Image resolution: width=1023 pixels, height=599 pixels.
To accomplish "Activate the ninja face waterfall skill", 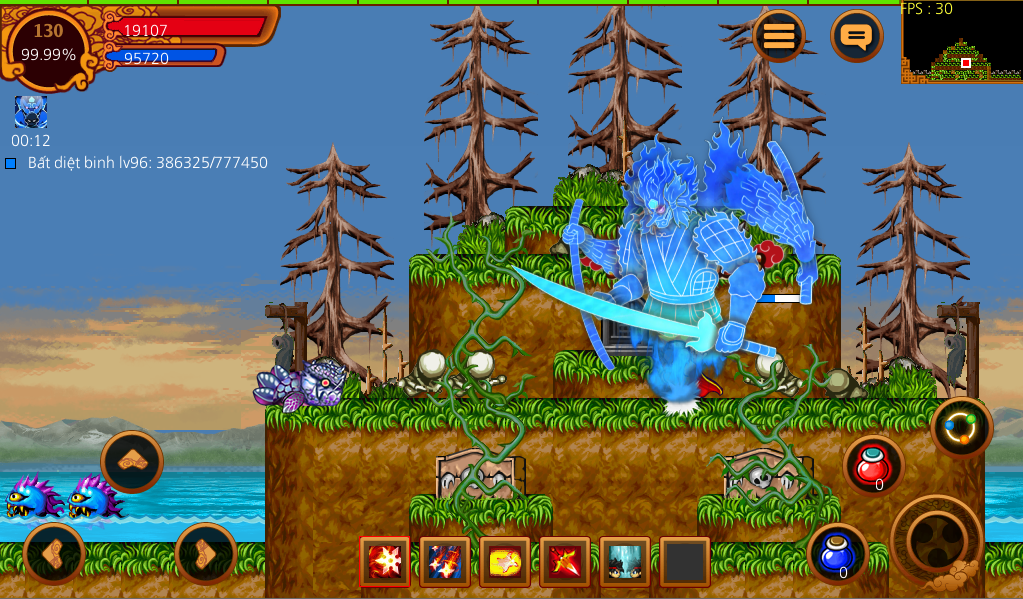I will click(x=625, y=562).
